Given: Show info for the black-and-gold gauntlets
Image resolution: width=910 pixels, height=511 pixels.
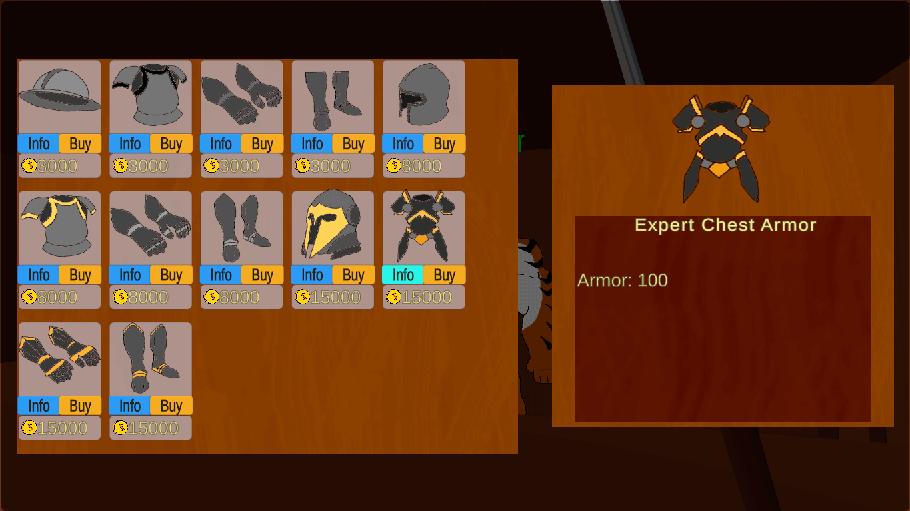Looking at the screenshot, I should (38, 405).
